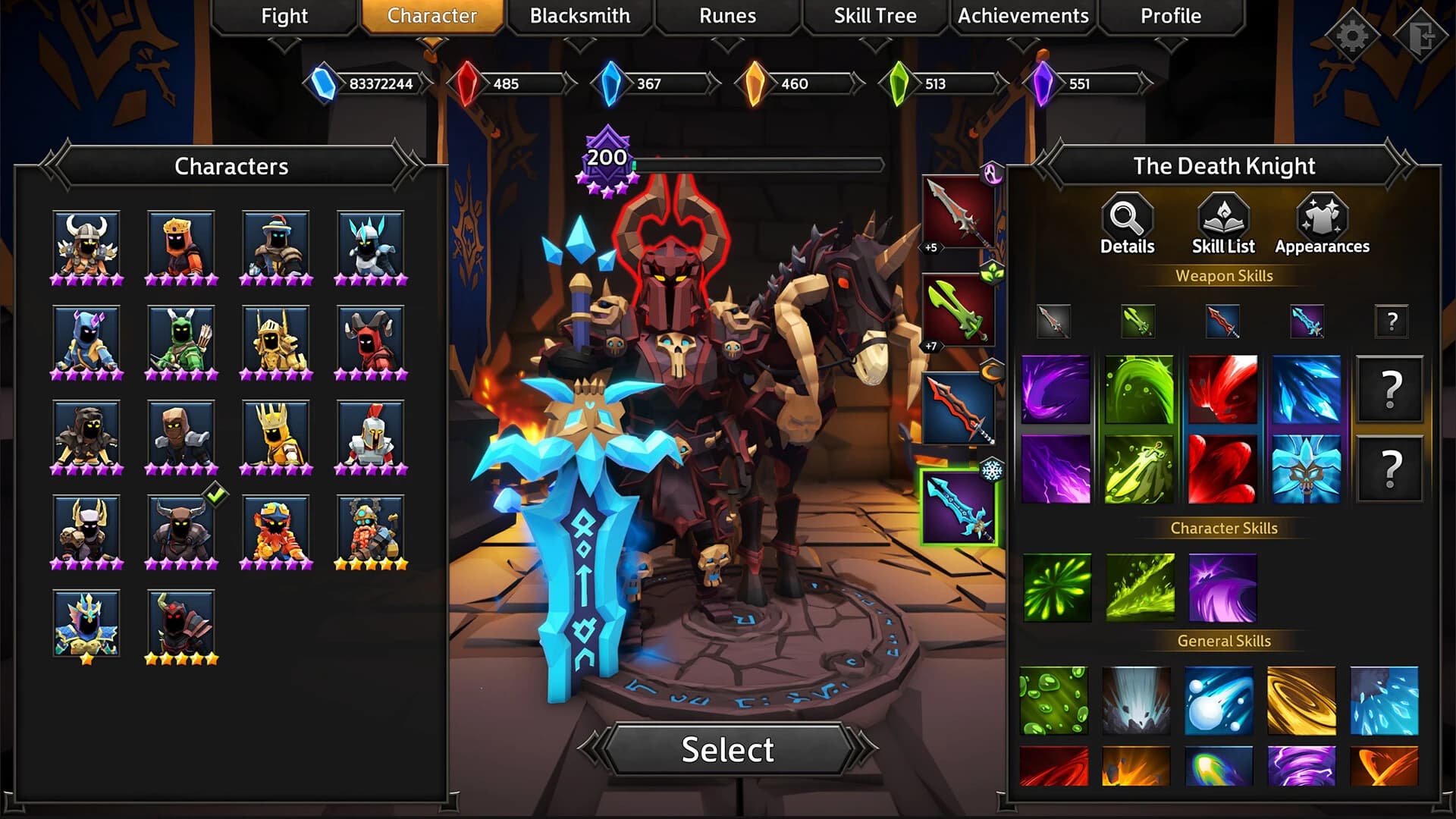Screen dimensions: 1456x819
Task: Switch to the Runes tab
Action: coord(726,16)
